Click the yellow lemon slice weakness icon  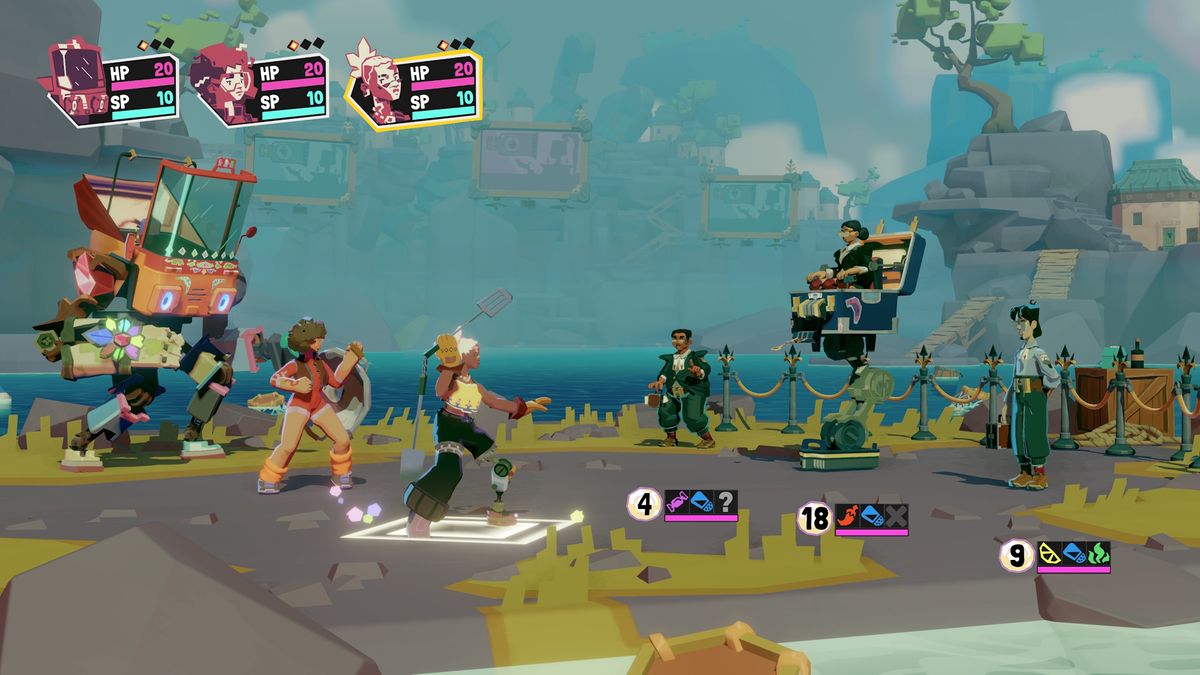coord(1050,553)
